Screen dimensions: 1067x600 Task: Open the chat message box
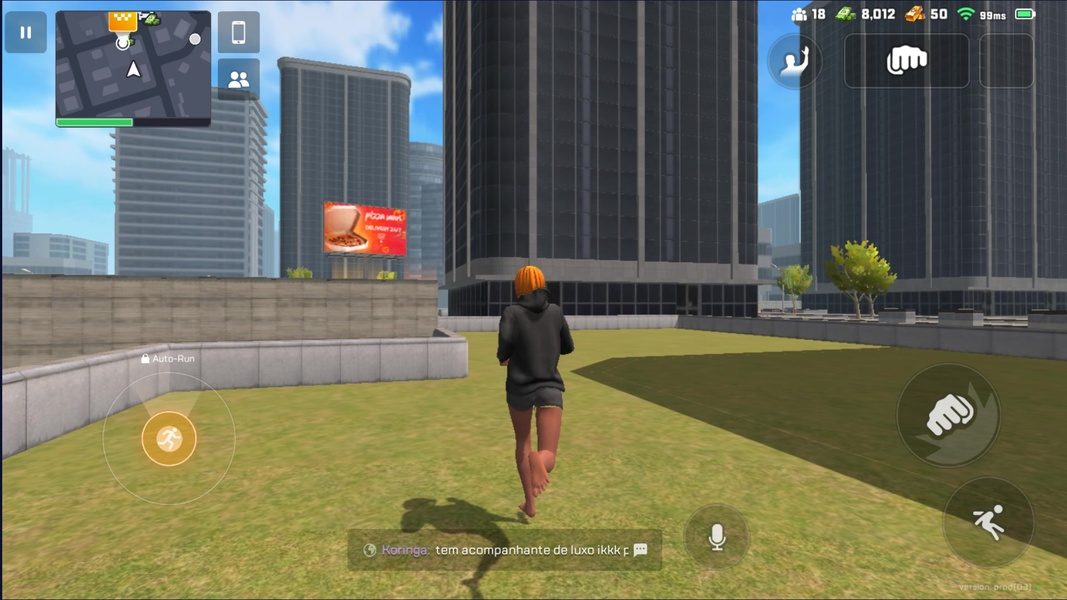505,550
